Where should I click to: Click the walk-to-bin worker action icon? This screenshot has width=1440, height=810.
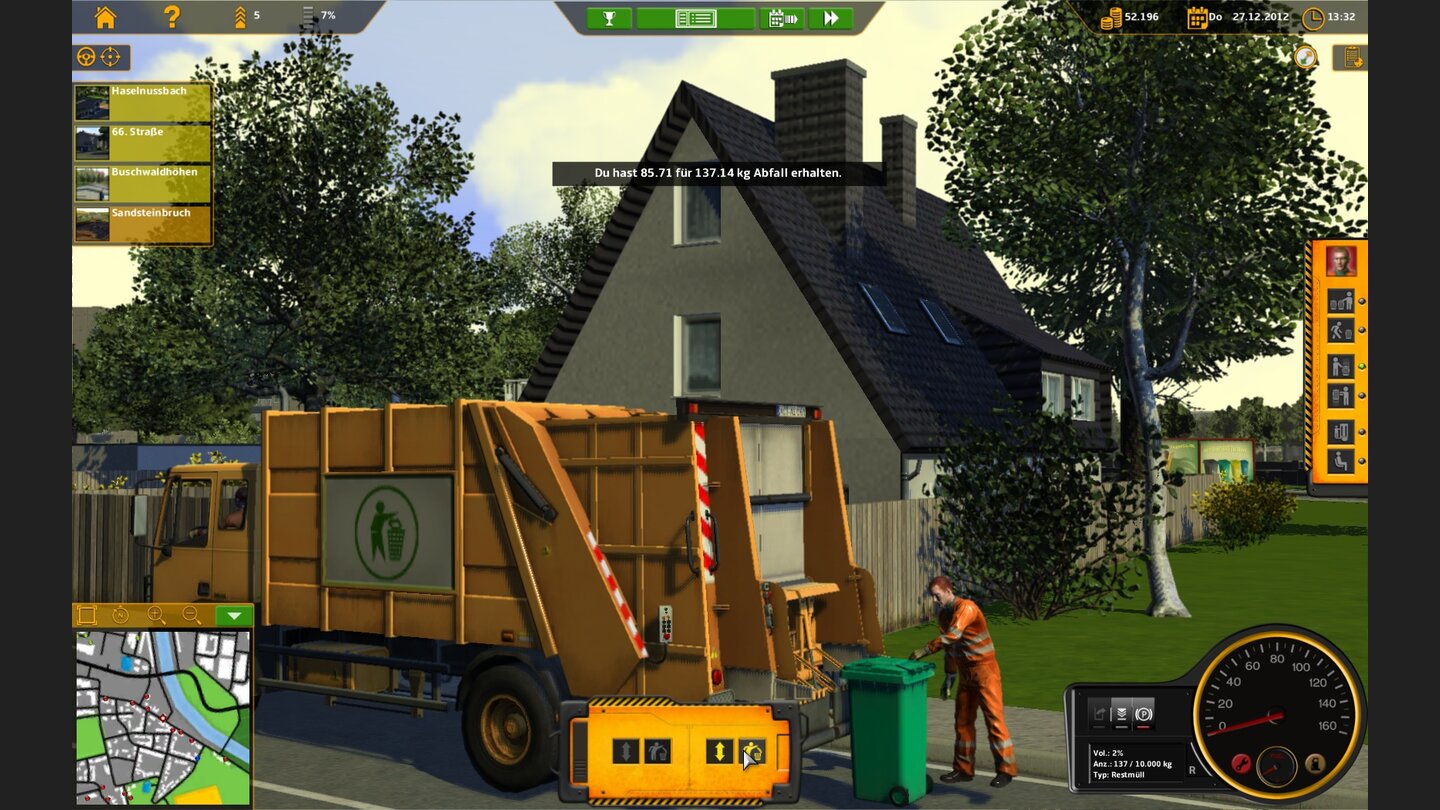click(1342, 330)
